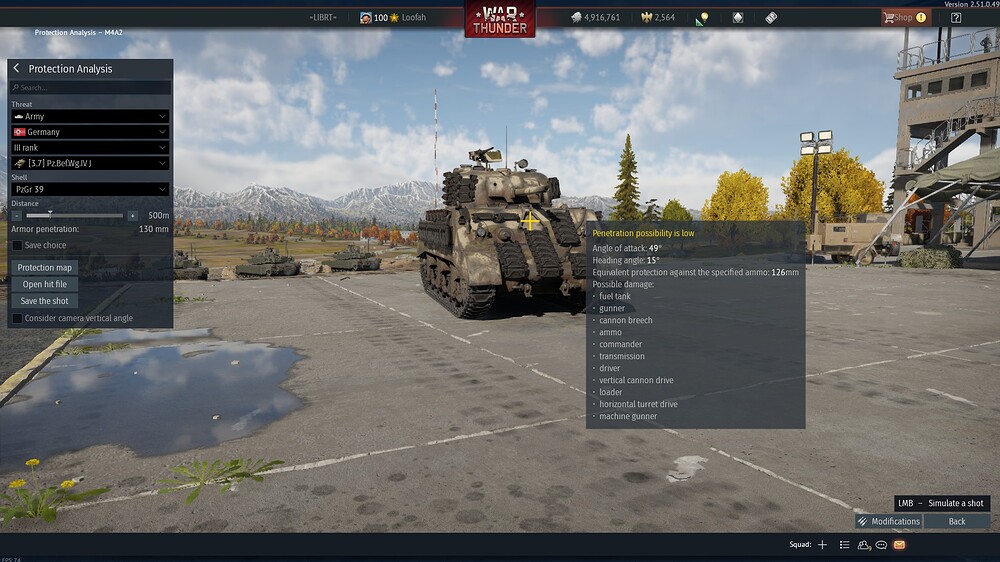
Task: Choose a shell from the PzGr 39 dropdown
Action: 90,189
